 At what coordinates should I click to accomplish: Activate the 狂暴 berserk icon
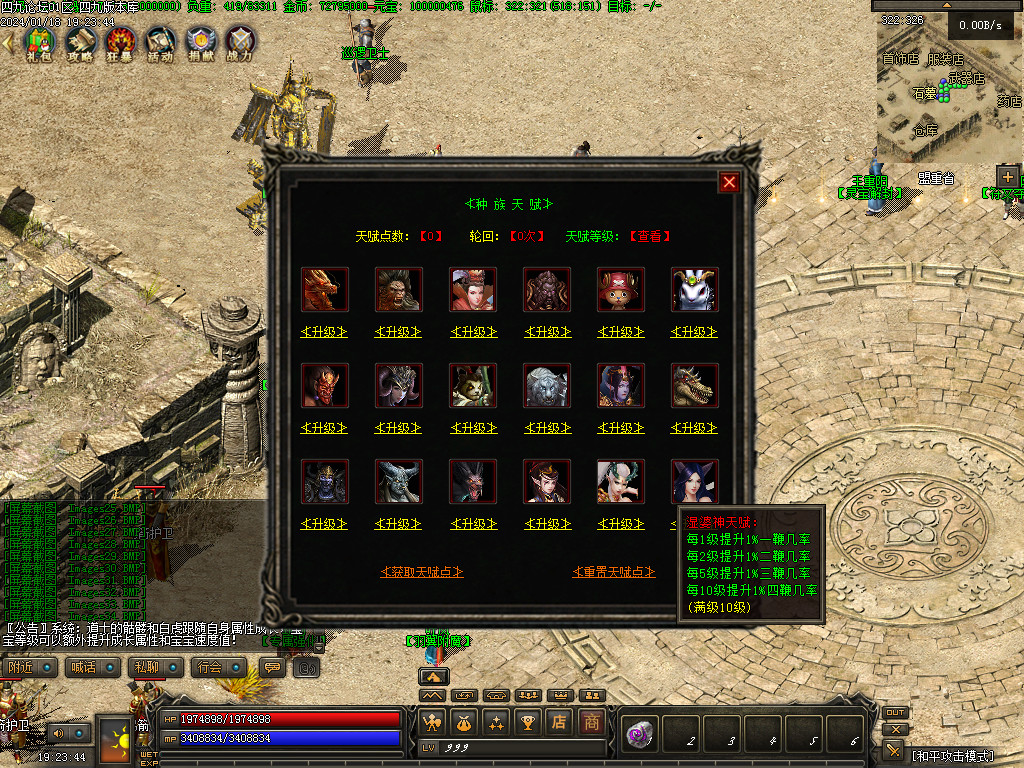[121, 43]
